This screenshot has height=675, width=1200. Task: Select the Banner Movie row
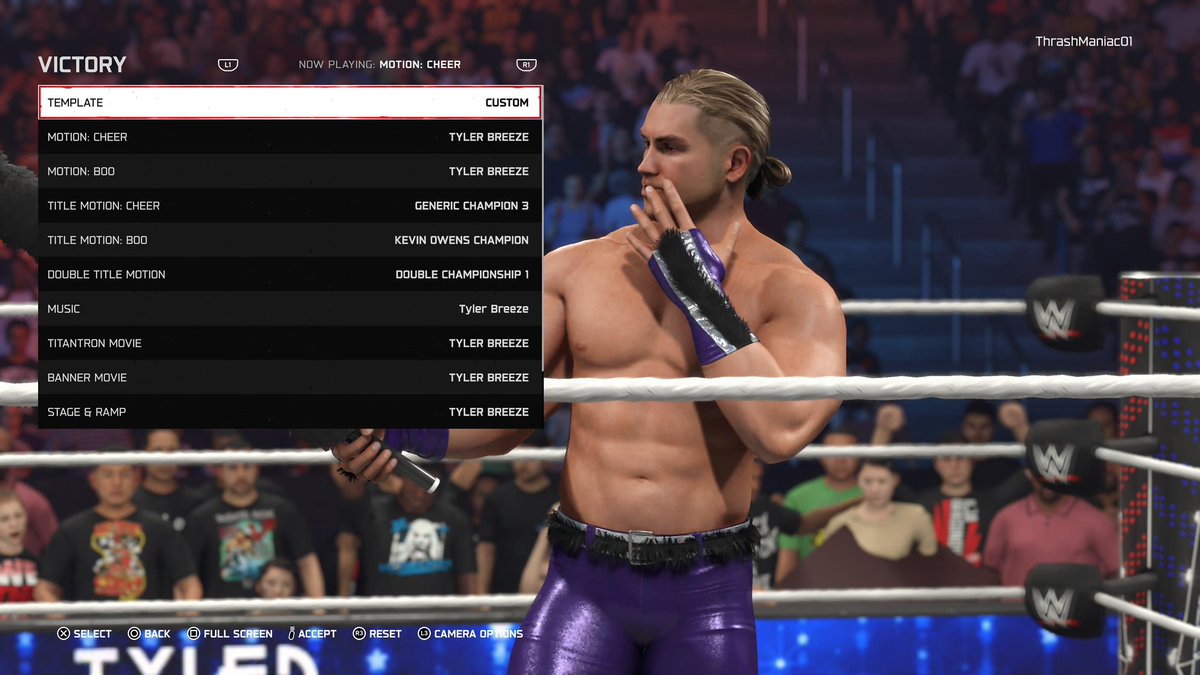(x=290, y=378)
